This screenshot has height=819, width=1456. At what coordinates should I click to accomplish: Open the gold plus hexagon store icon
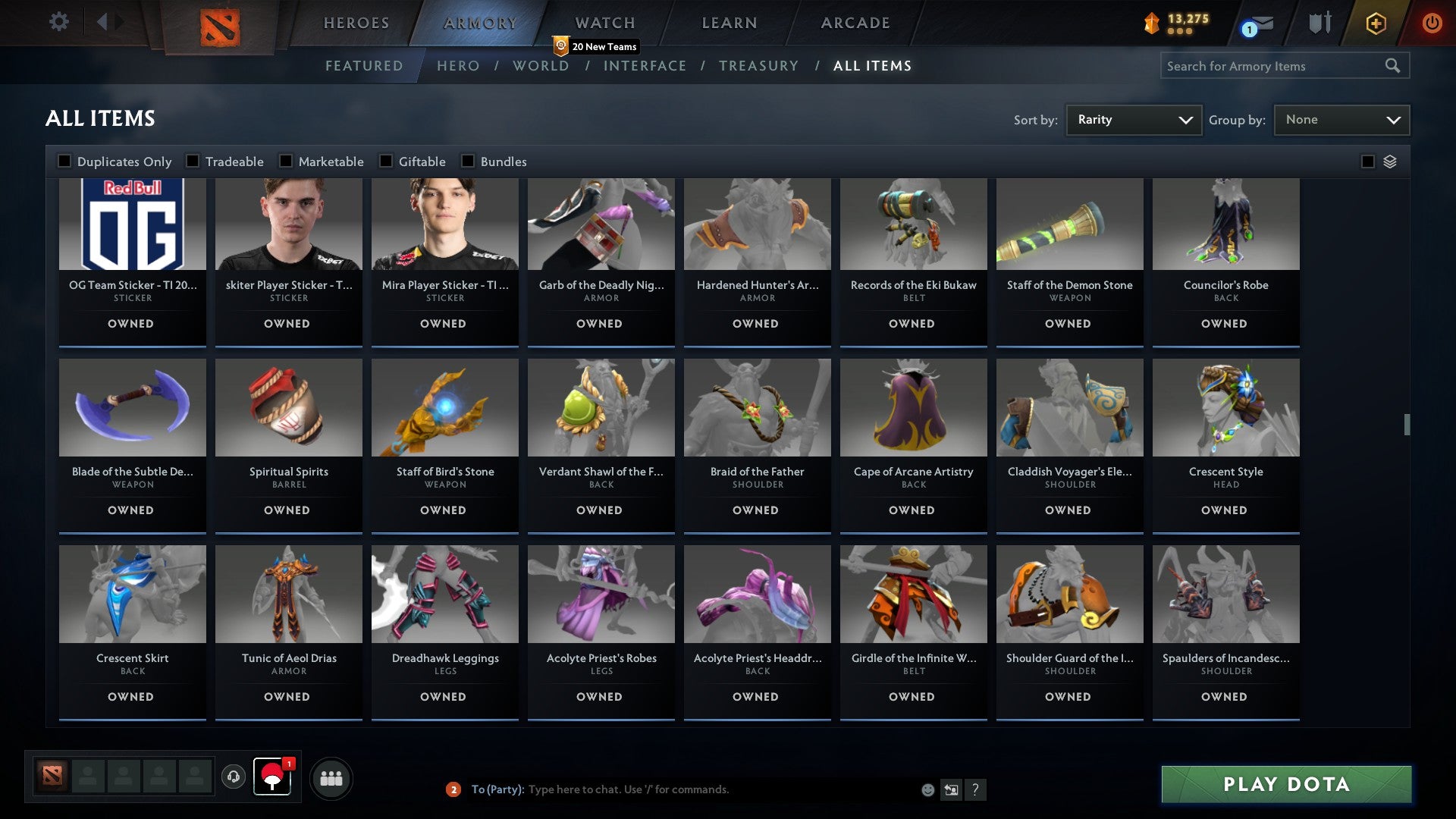(x=1375, y=23)
